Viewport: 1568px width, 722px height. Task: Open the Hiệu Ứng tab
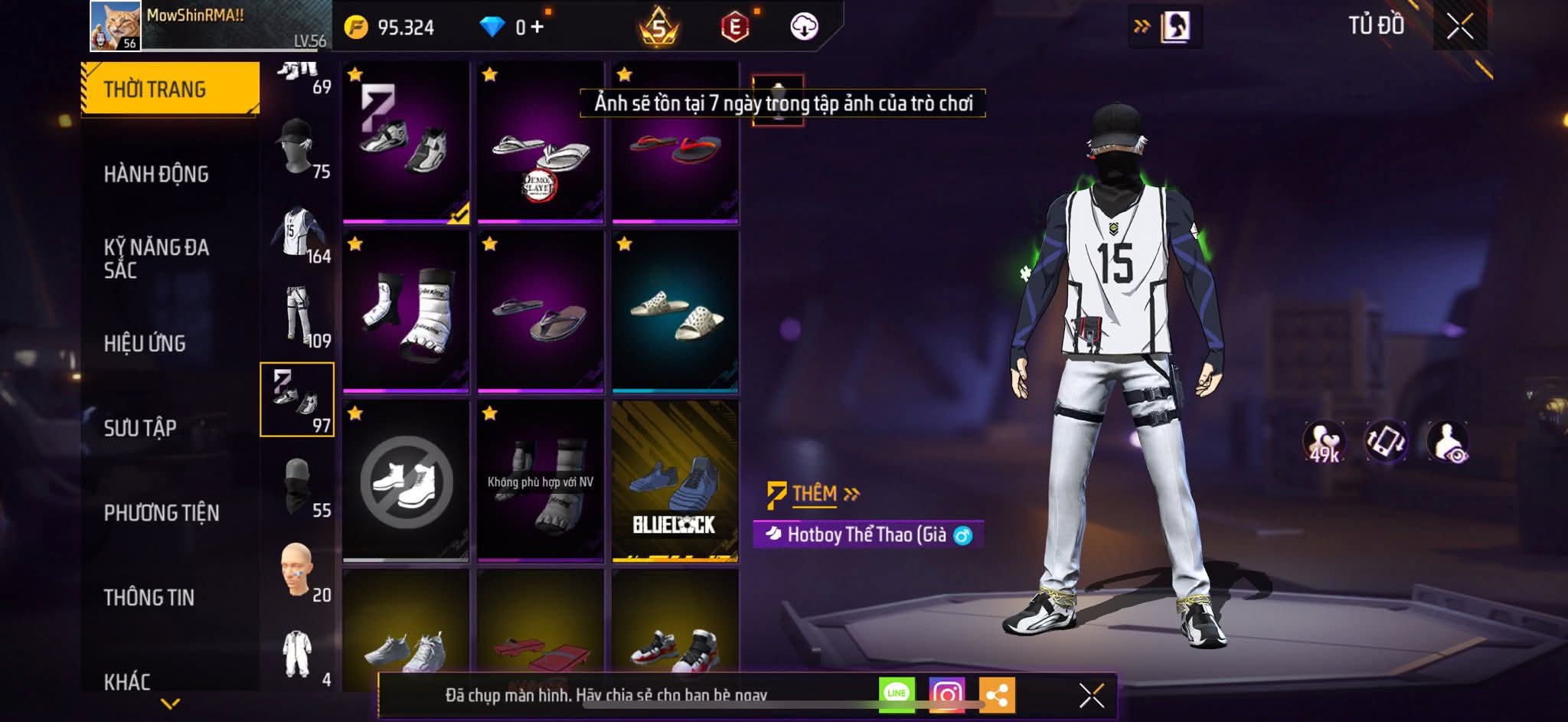point(145,343)
